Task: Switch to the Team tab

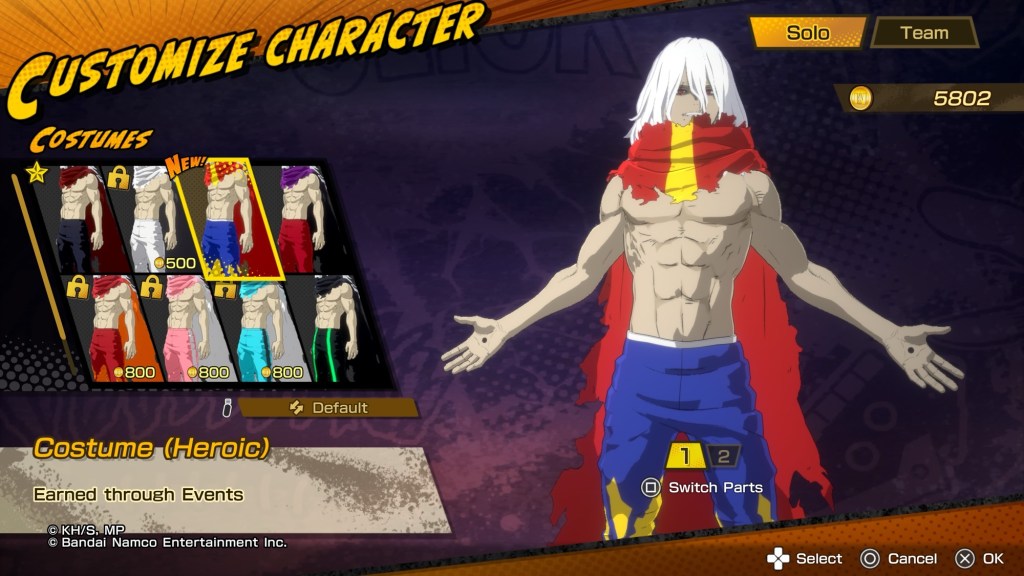Action: click(923, 33)
